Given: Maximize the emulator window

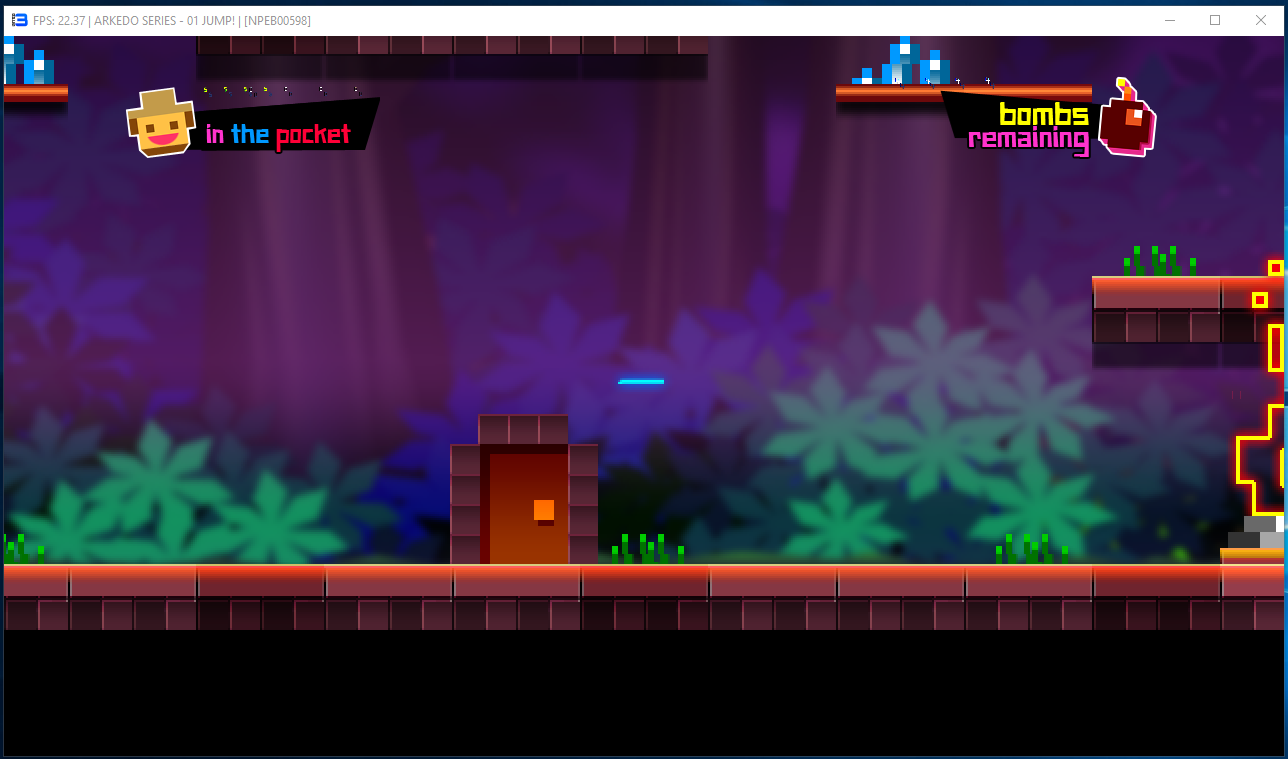Looking at the screenshot, I should tap(1215, 20).
